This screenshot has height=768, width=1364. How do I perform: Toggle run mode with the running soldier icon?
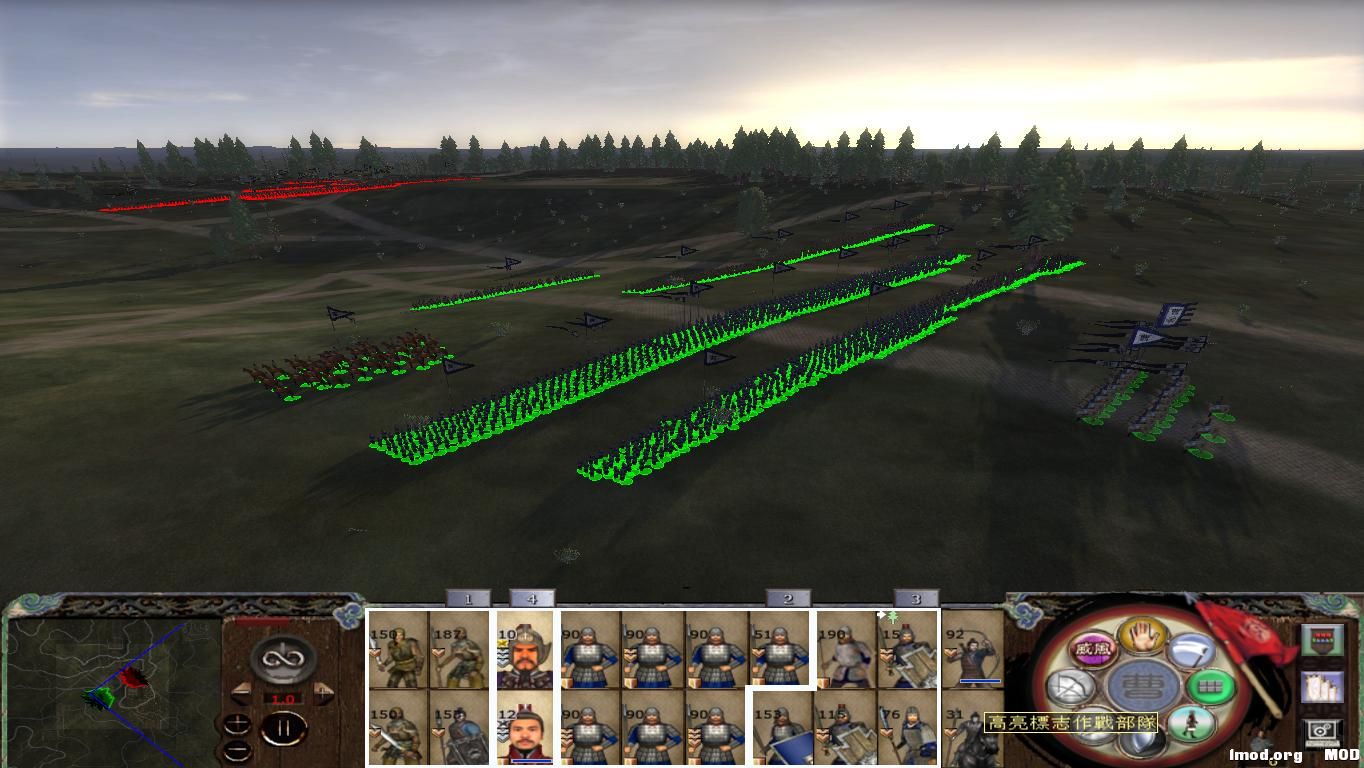[x=1189, y=723]
